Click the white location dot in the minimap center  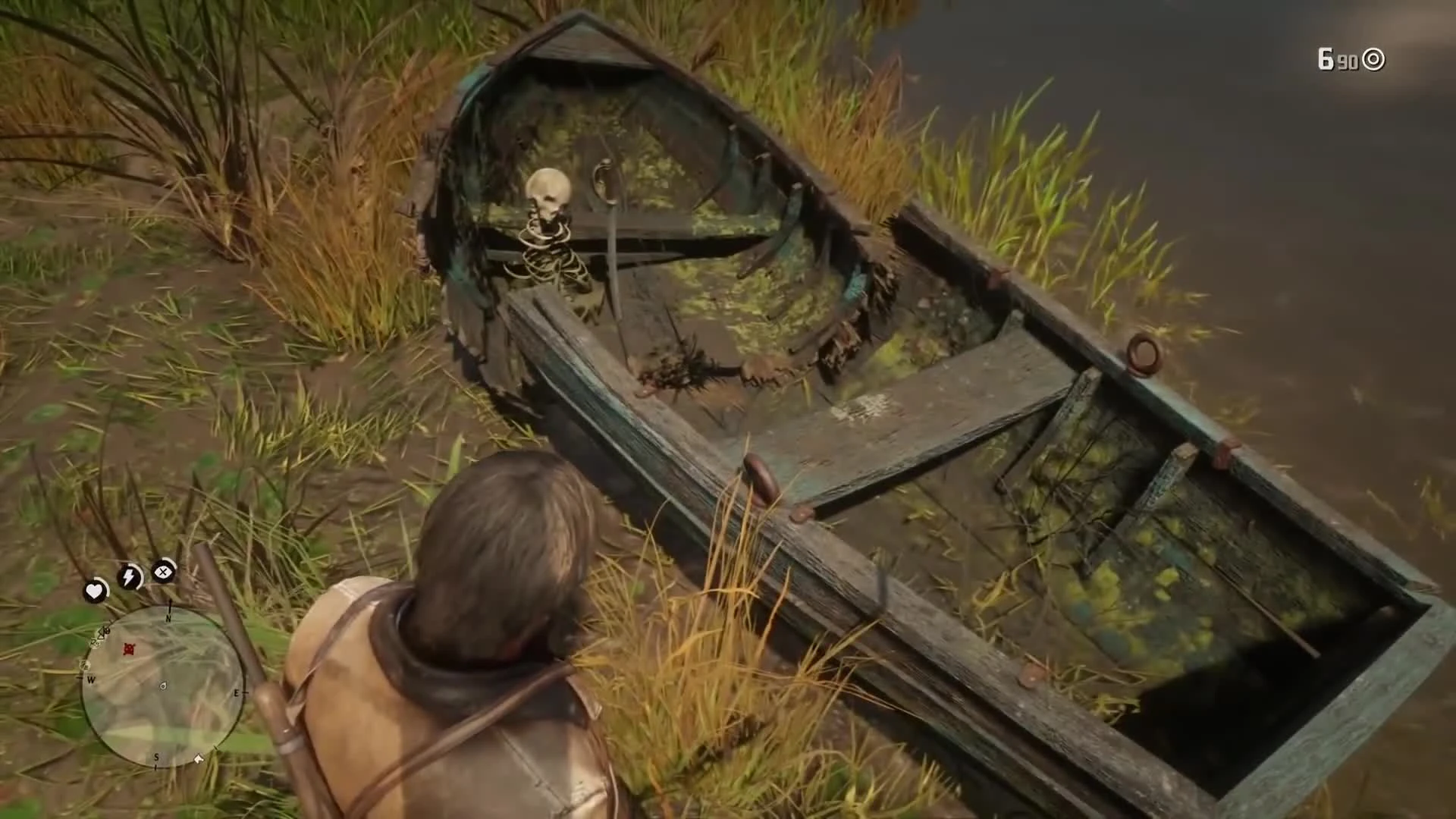click(x=163, y=688)
